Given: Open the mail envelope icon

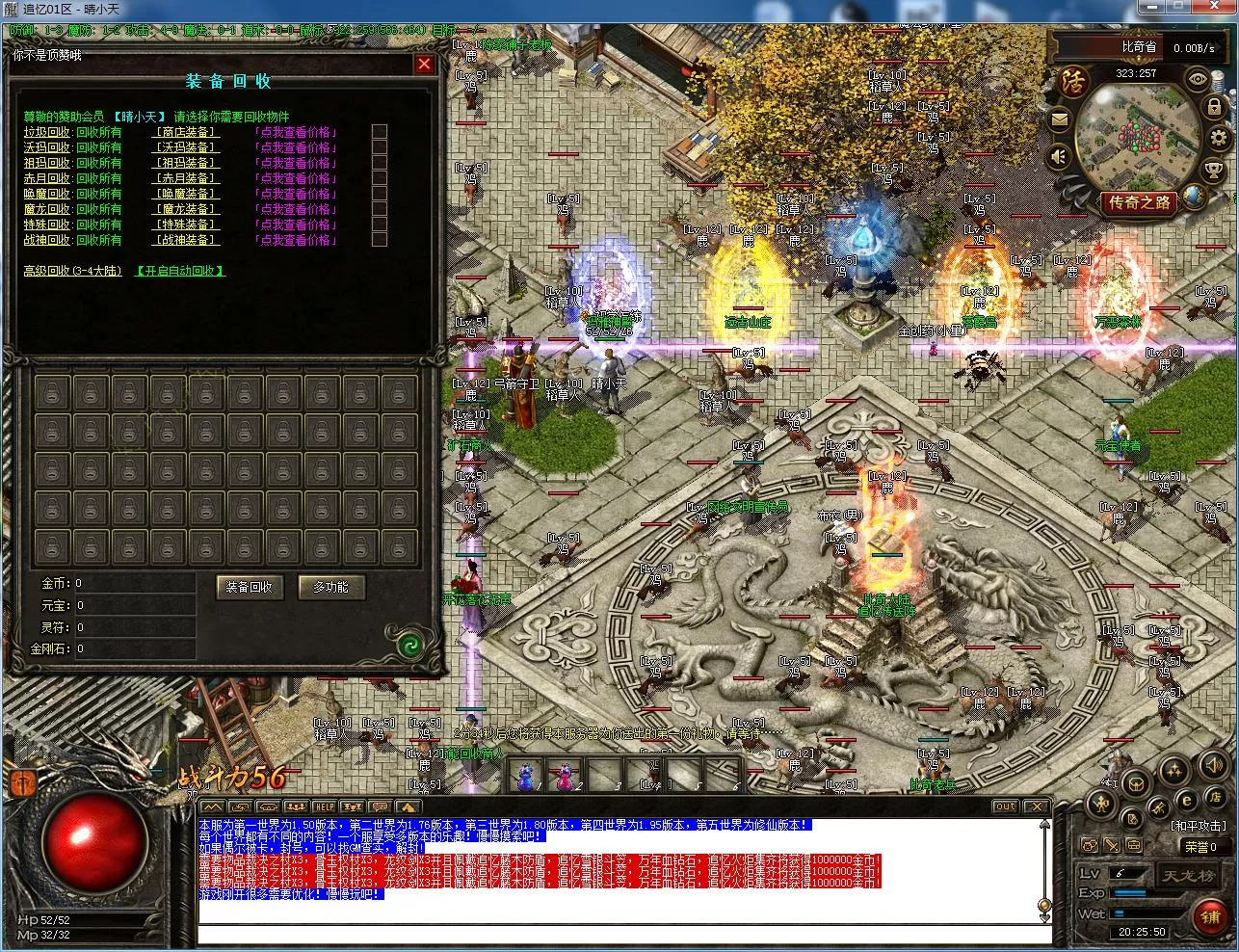Looking at the screenshot, I should coord(1060,120).
